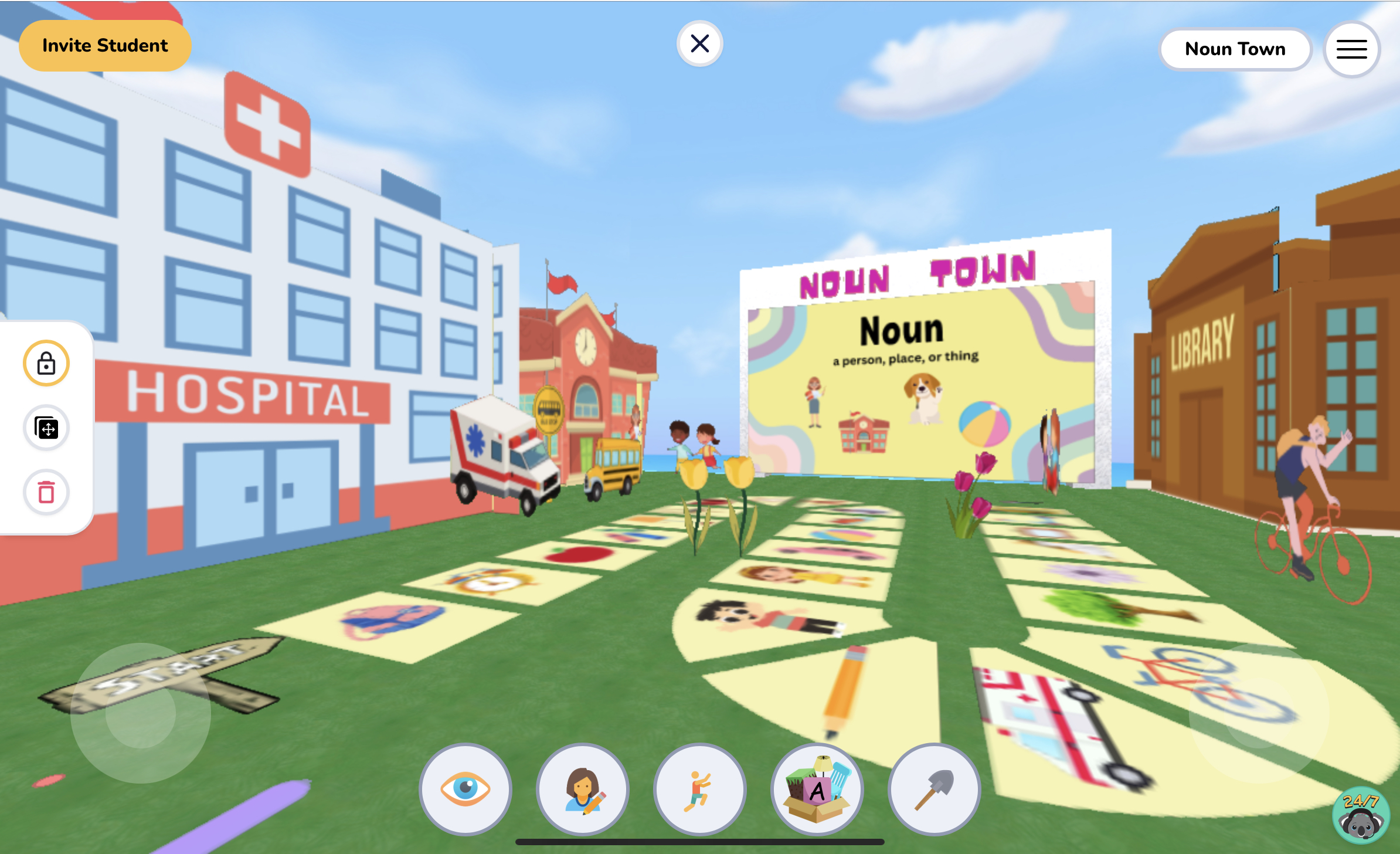The height and width of the screenshot is (854, 1400).
Task: Toggle the lock on the selected object
Action: tap(46, 364)
